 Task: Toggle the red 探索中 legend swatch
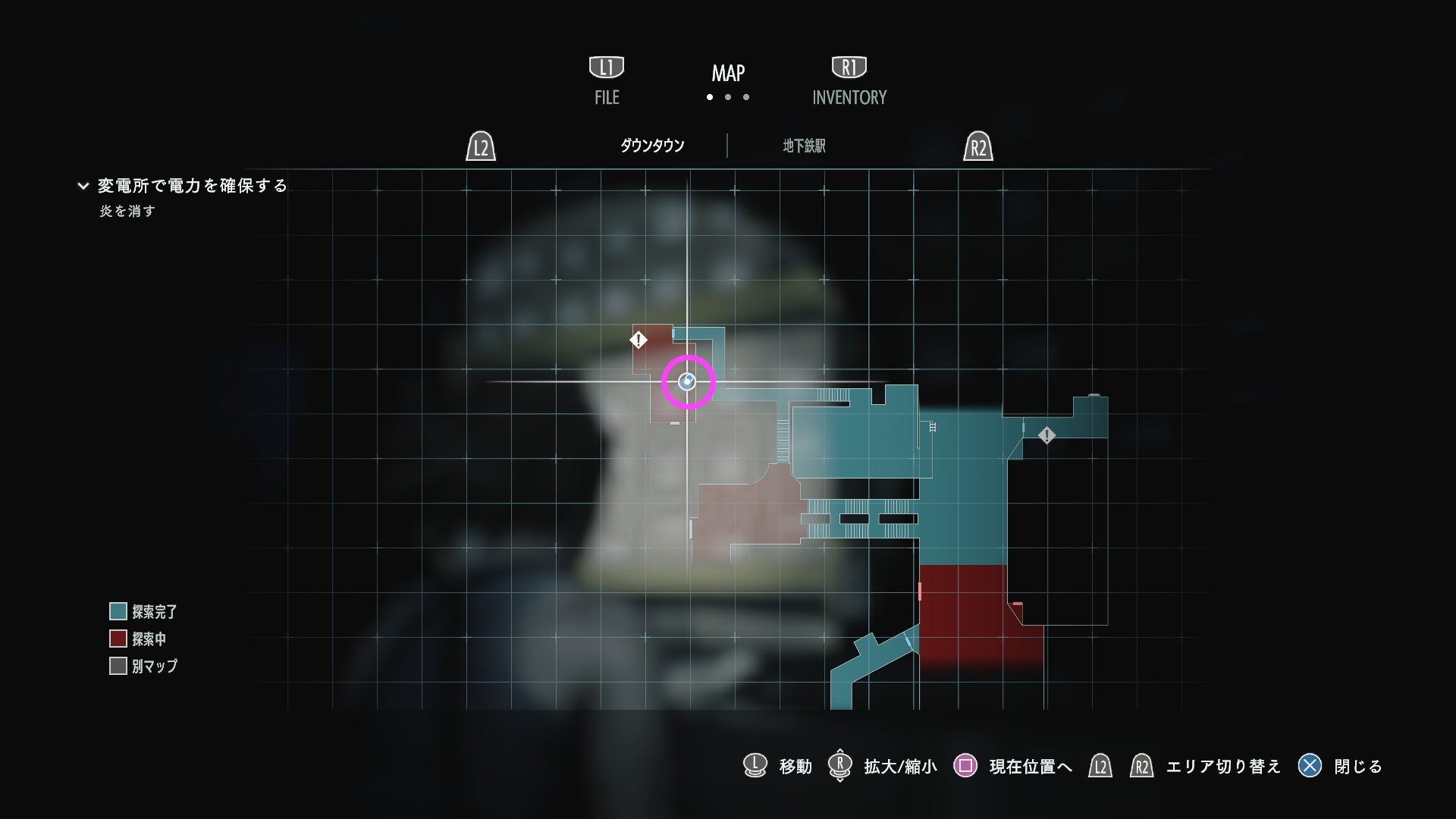tap(119, 639)
